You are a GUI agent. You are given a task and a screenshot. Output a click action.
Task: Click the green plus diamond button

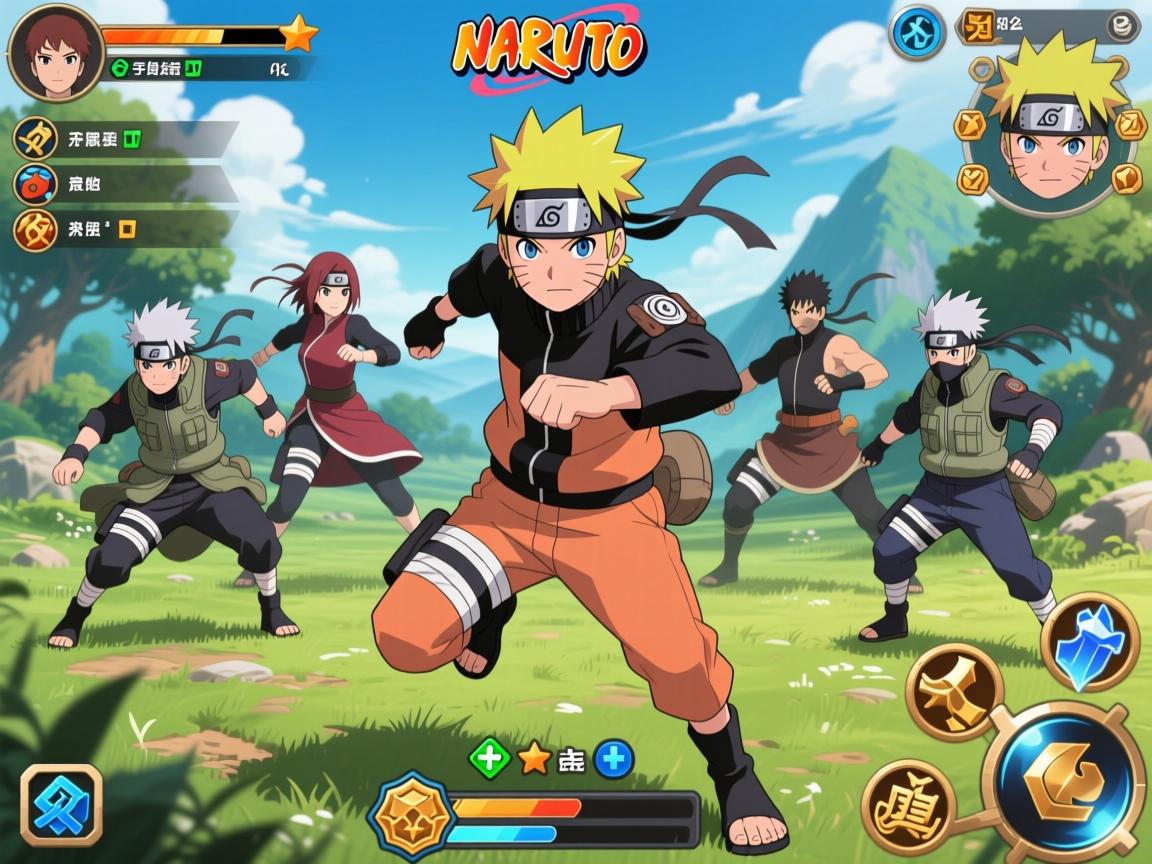[x=490, y=760]
